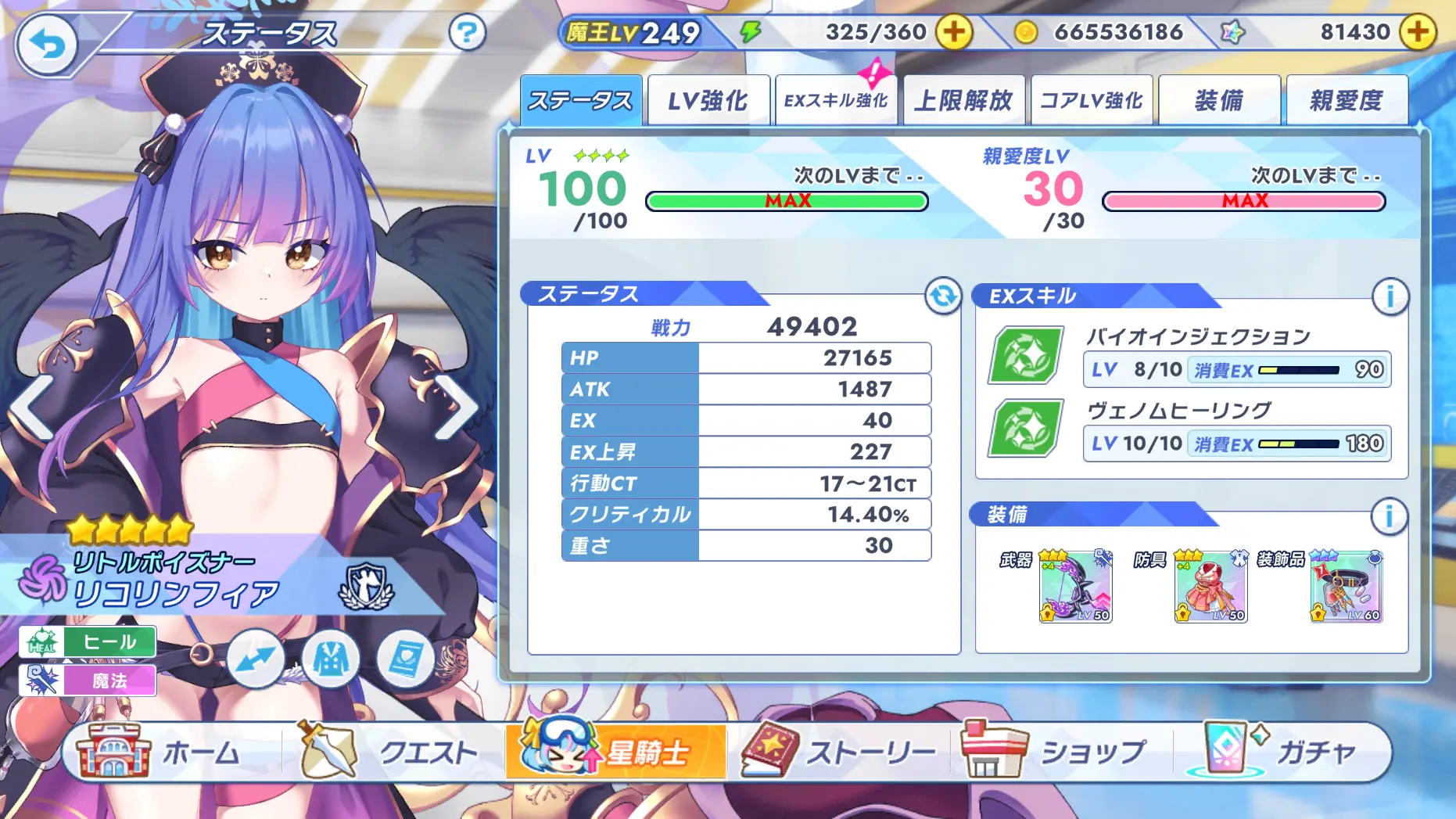Open the ガチャ menu
The width and height of the screenshot is (1456, 819).
tap(1282, 752)
